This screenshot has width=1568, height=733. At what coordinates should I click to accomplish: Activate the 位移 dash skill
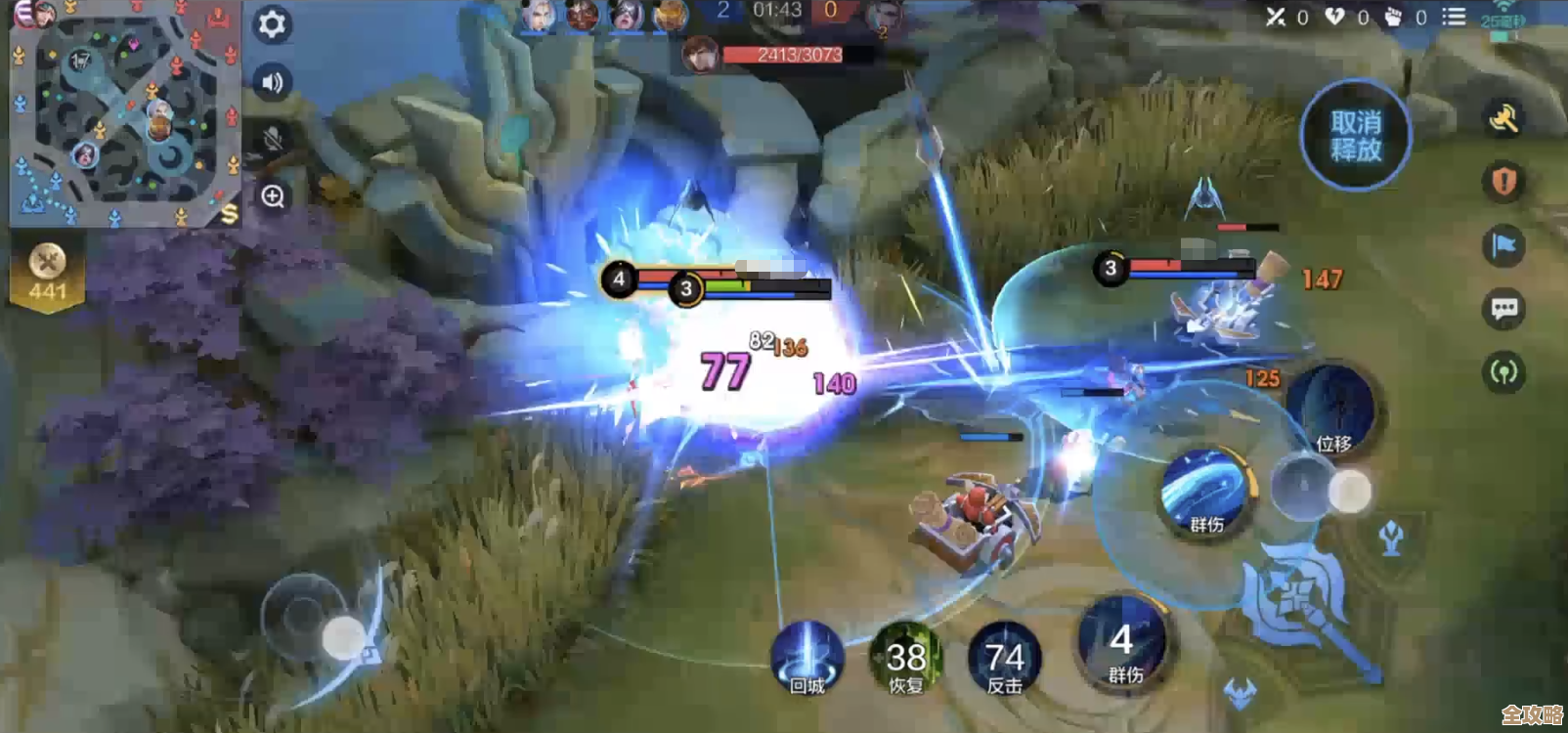(1332, 410)
